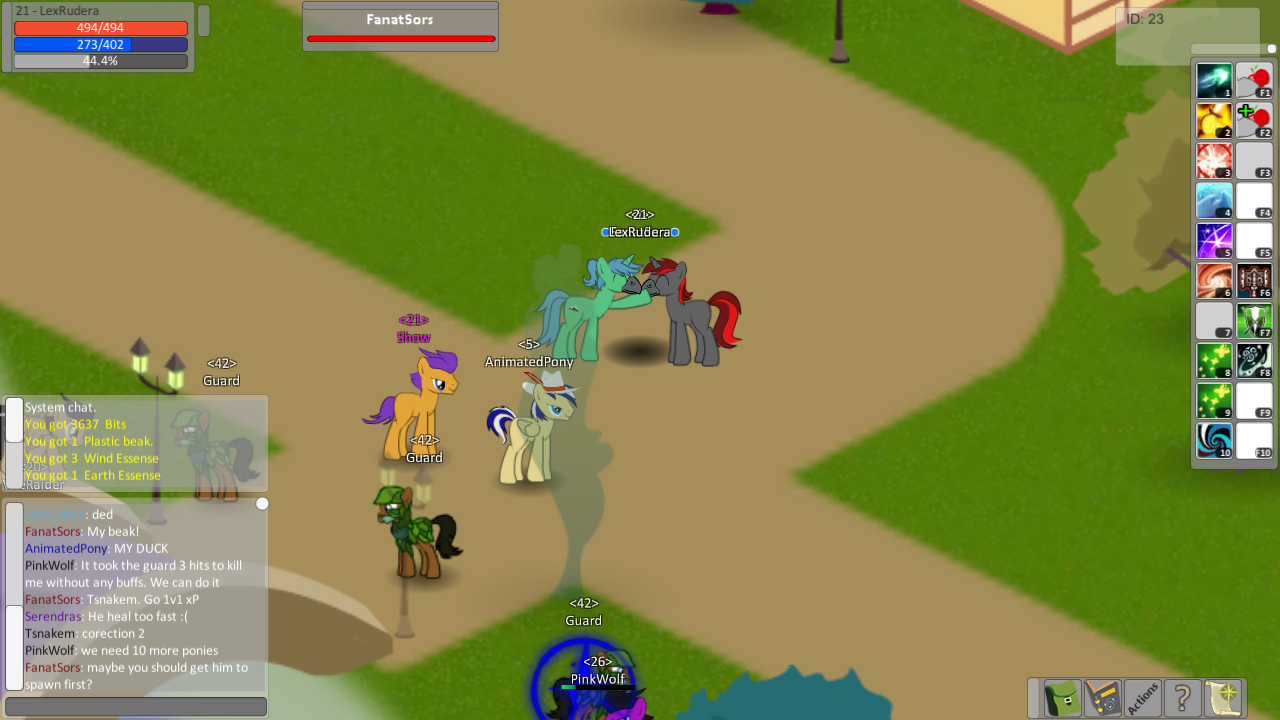Activate the yellow burst skill in slot 2
Image resolution: width=1280 pixels, height=720 pixels.
pyautogui.click(x=1214, y=121)
